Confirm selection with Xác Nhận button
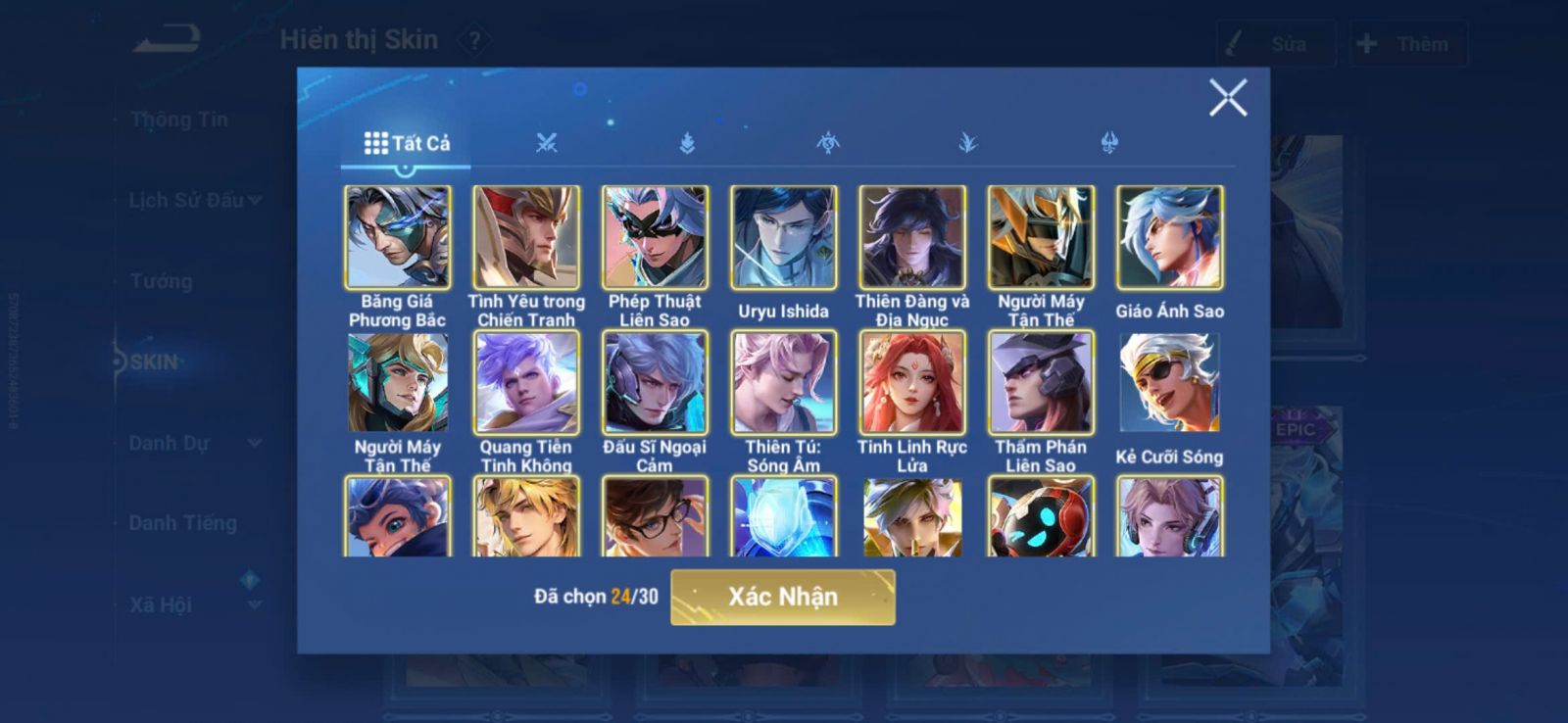The image size is (1568, 723). pyautogui.click(x=782, y=597)
